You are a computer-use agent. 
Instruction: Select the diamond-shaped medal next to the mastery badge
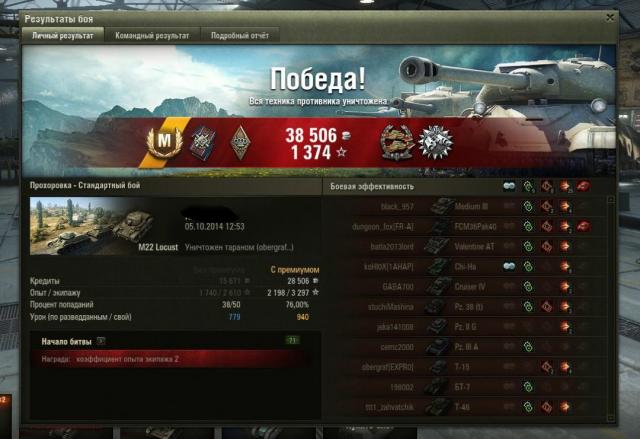tap(240, 144)
